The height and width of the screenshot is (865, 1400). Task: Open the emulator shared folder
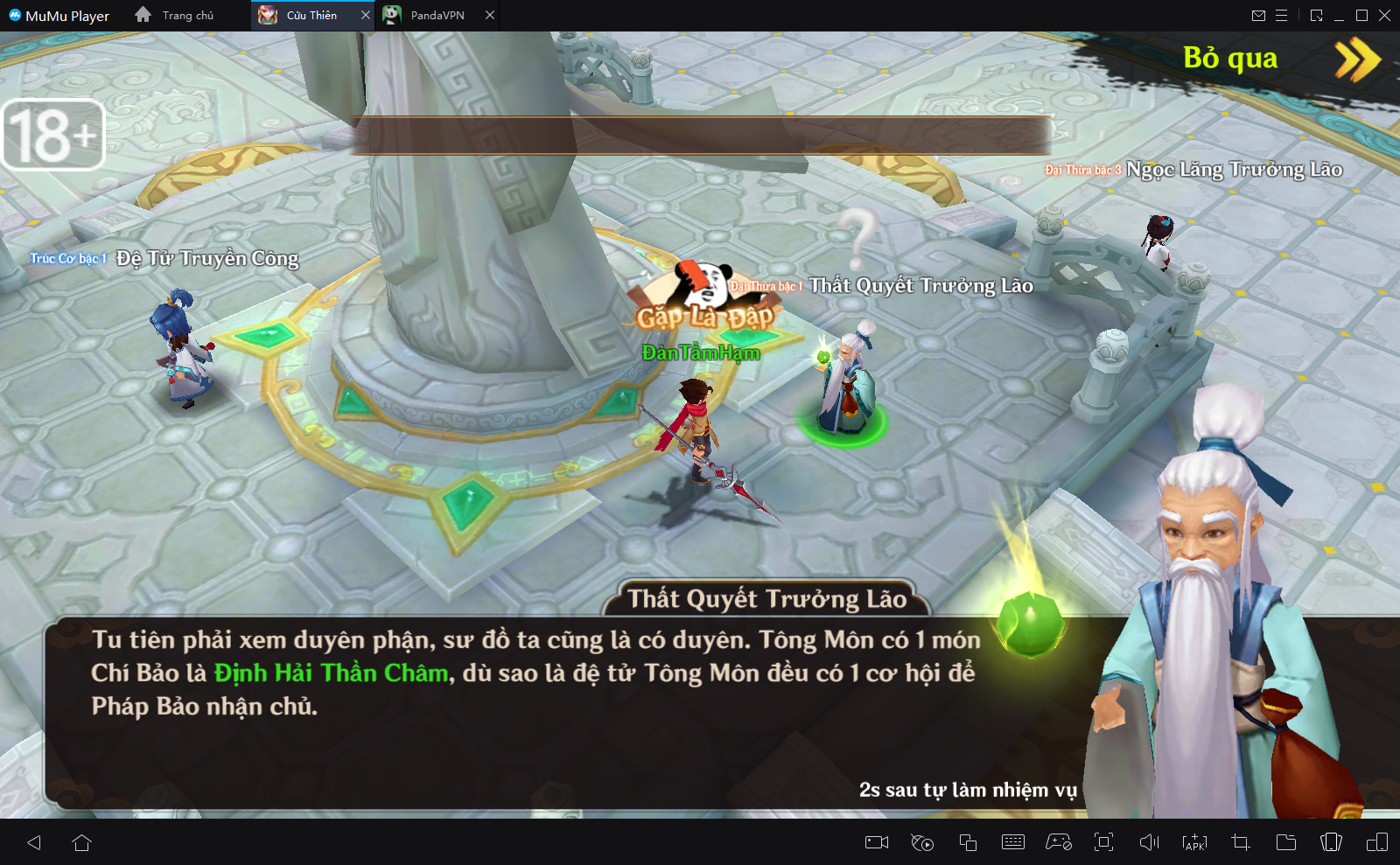tap(1286, 842)
